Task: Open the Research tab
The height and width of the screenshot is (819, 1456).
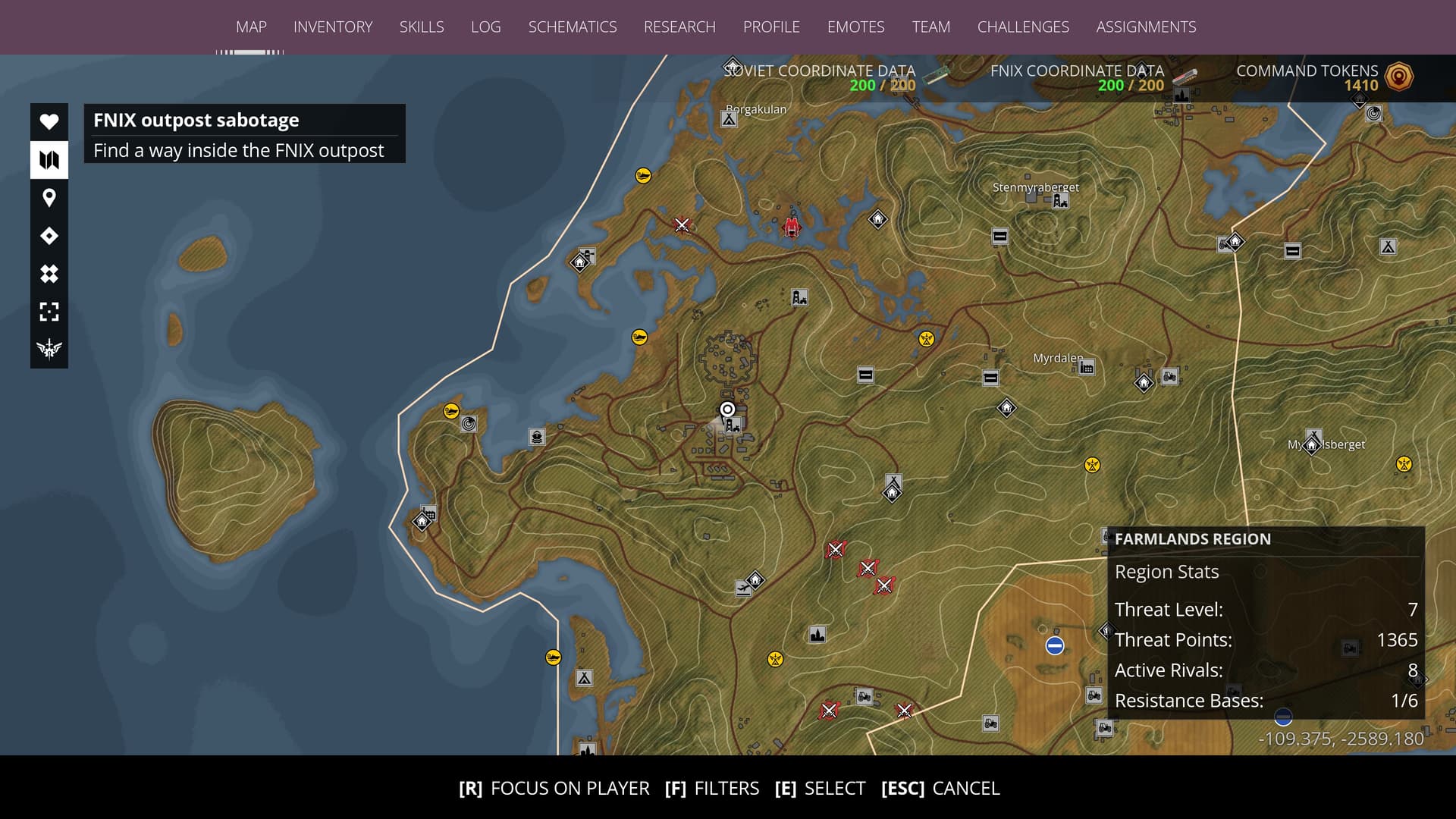Action: click(679, 27)
